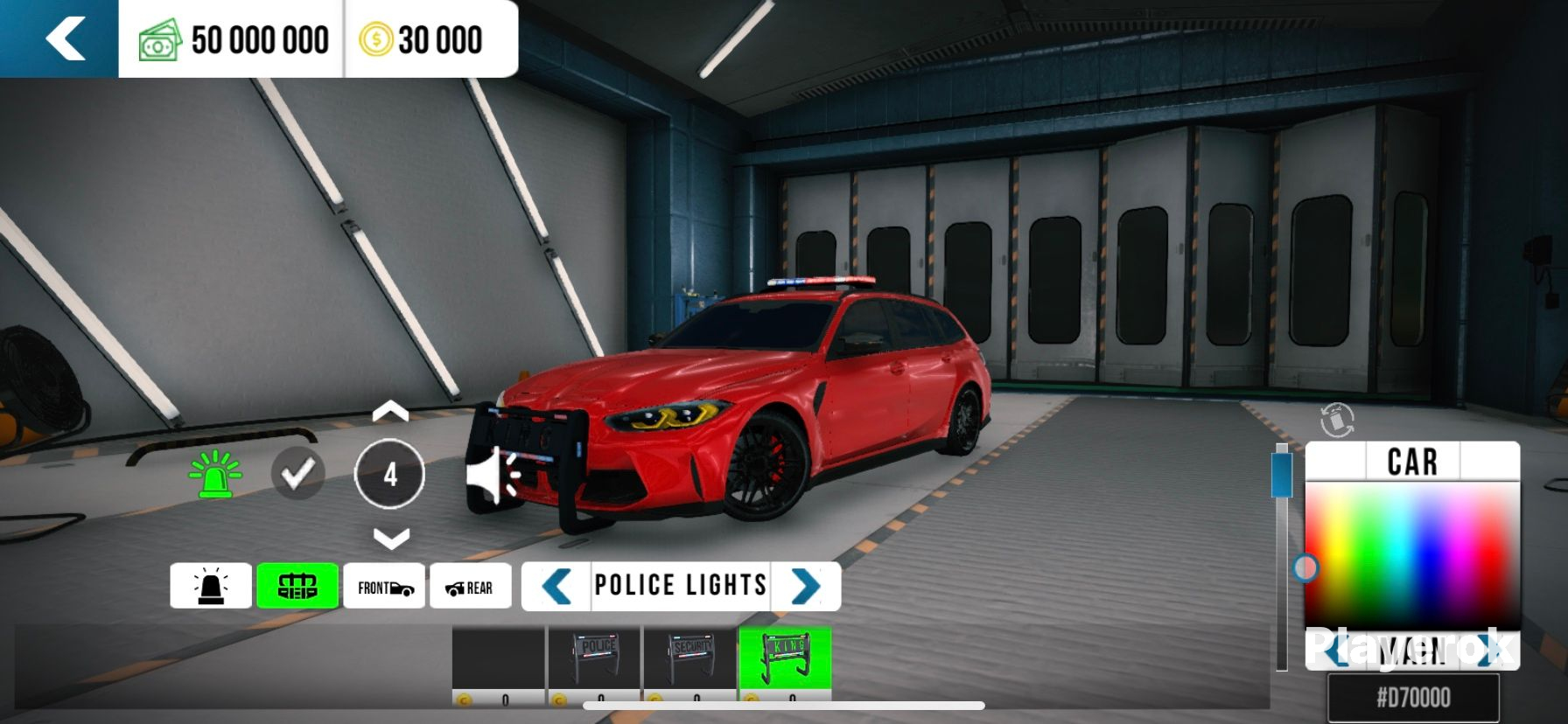Toggle the green police siren light icon

215,475
